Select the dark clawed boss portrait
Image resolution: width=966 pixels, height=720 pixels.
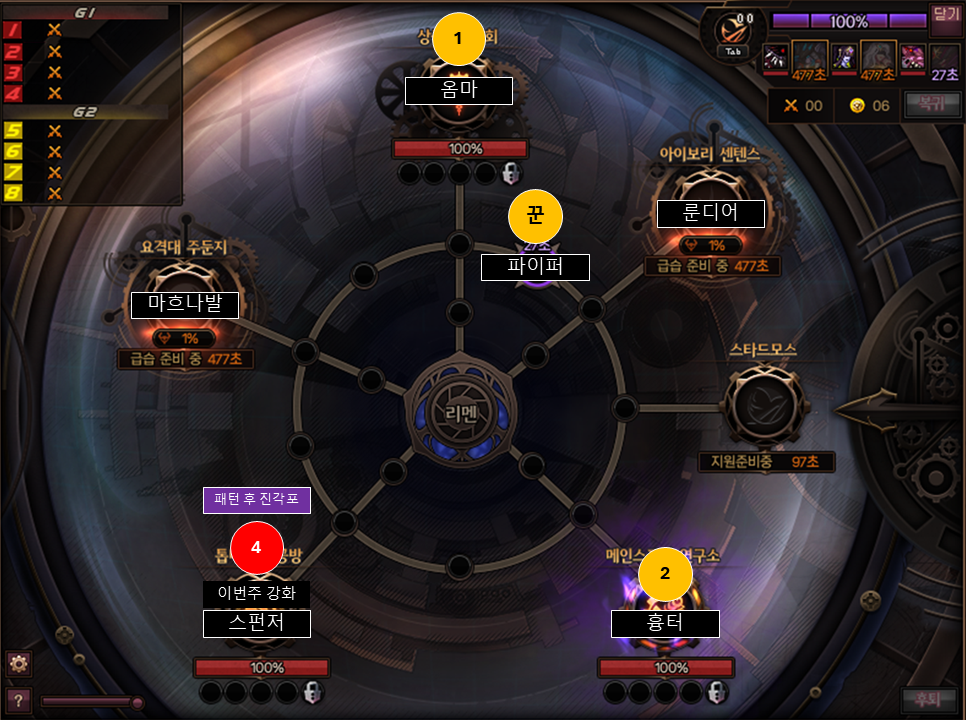coord(776,57)
